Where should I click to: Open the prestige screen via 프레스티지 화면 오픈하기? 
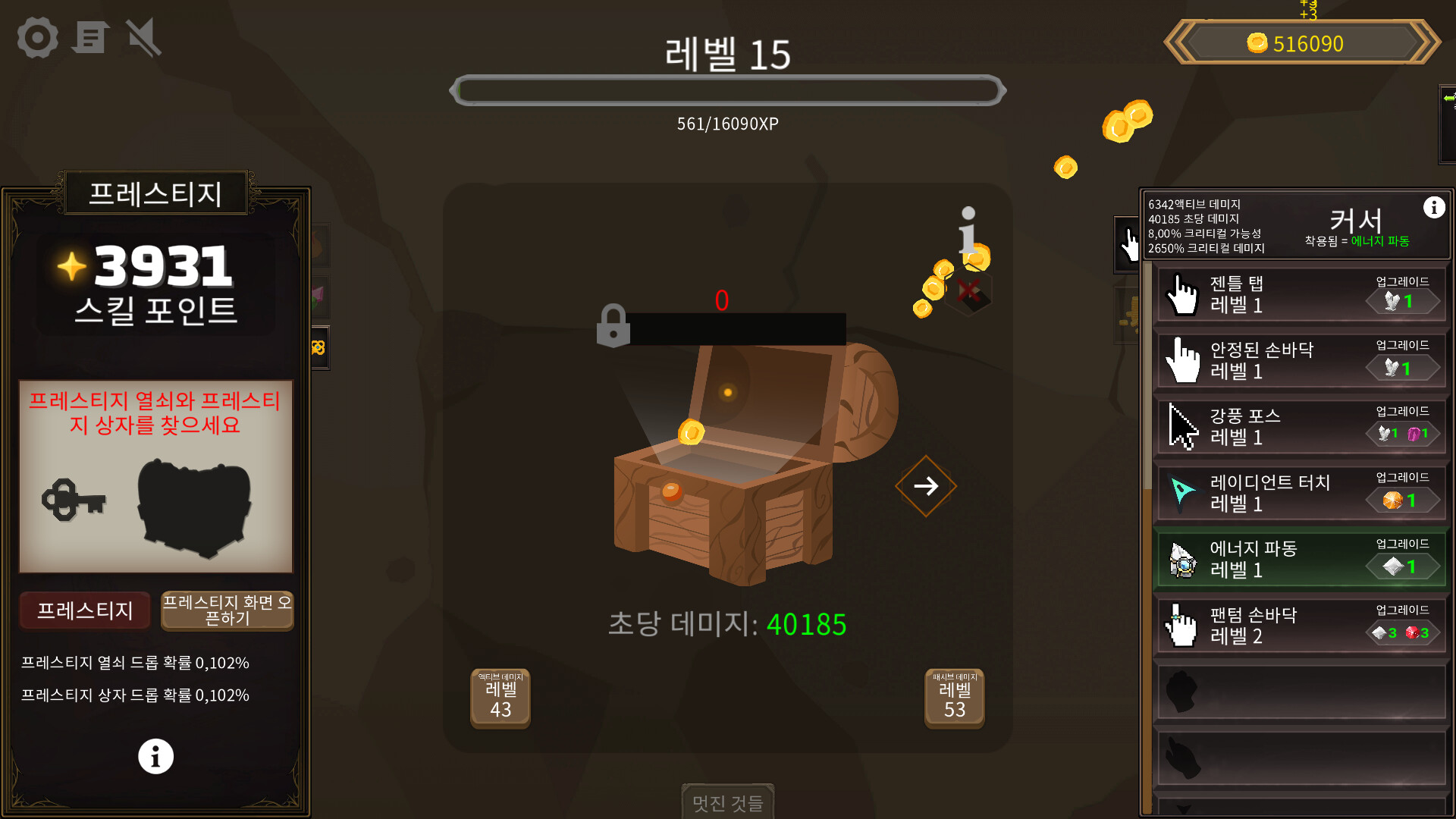pyautogui.click(x=226, y=610)
